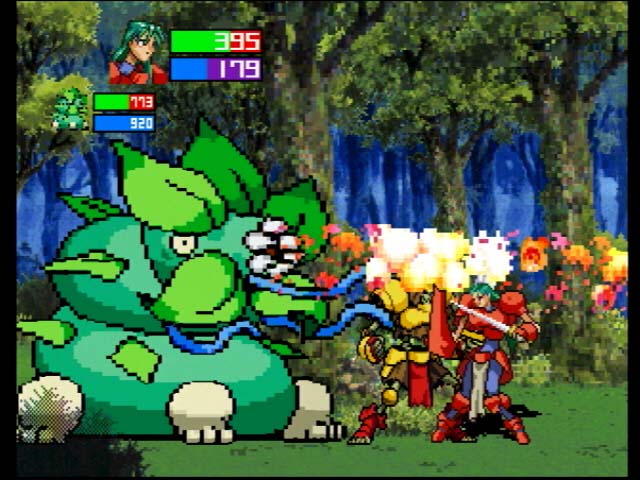This screenshot has width=640, height=480.
Task: Click the green-haired heroine portrait
Action: pos(138,54)
